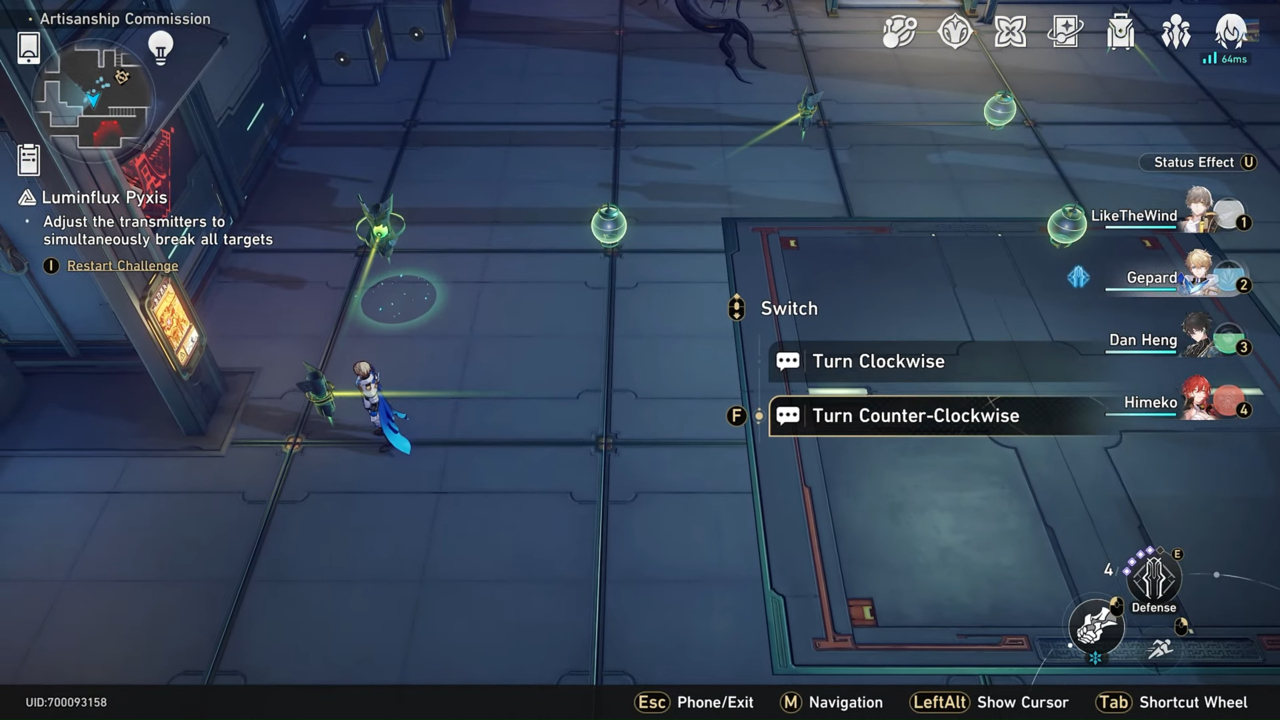This screenshot has width=1280, height=720.
Task: Click the minimap in the corner
Action: click(x=97, y=95)
